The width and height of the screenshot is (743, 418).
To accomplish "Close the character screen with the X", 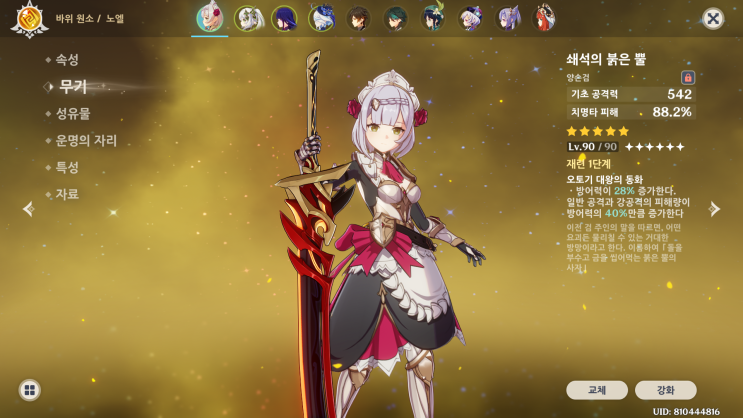I will click(713, 18).
